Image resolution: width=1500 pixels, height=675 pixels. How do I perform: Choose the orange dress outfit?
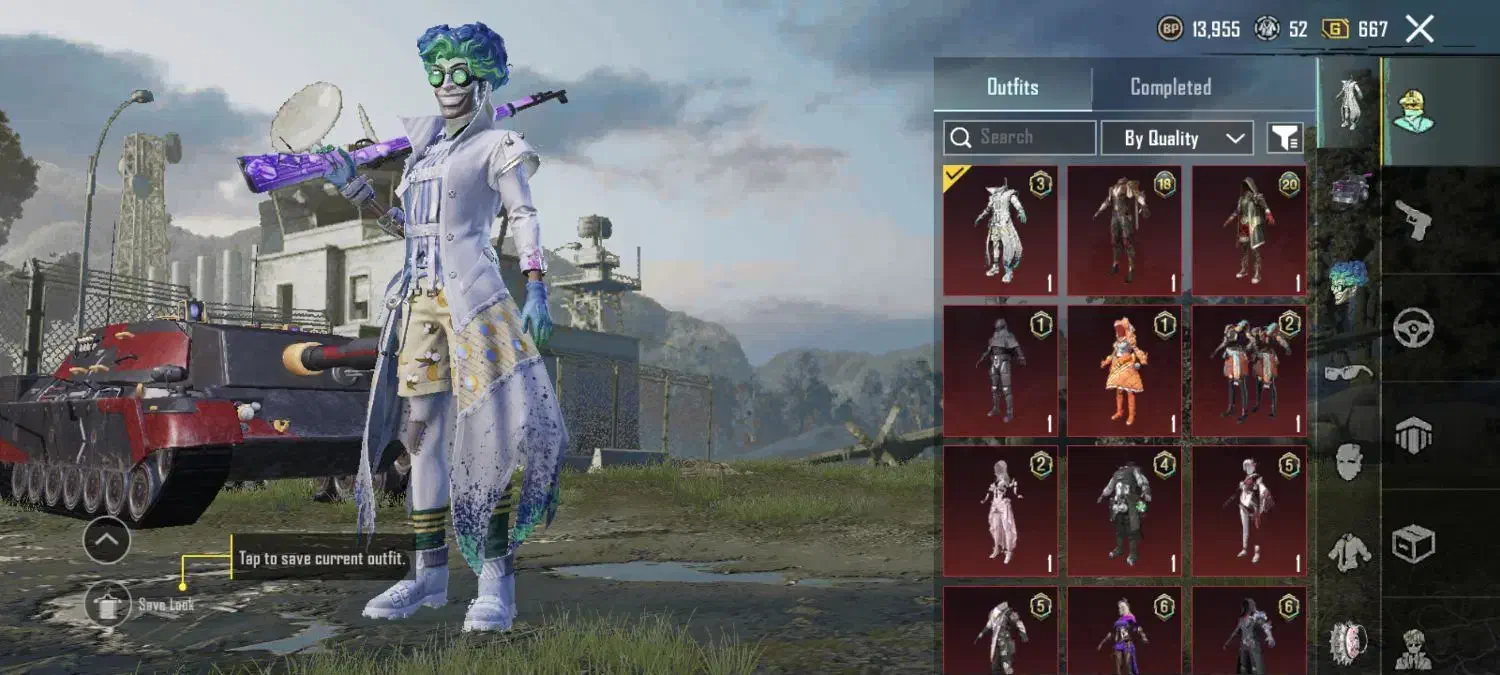[1124, 371]
